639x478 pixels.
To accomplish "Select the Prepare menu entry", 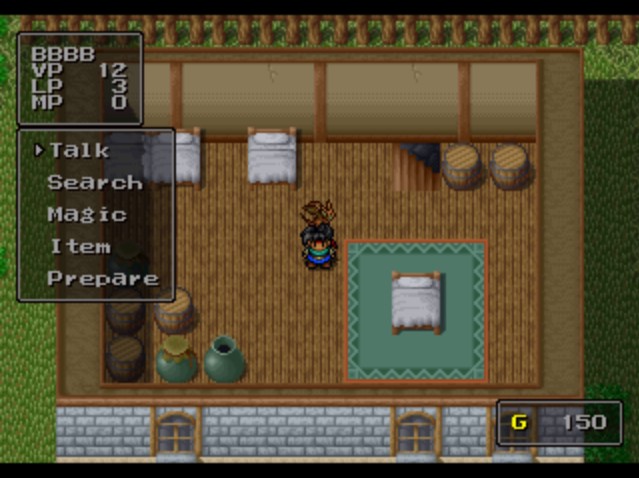I will [x=103, y=278].
